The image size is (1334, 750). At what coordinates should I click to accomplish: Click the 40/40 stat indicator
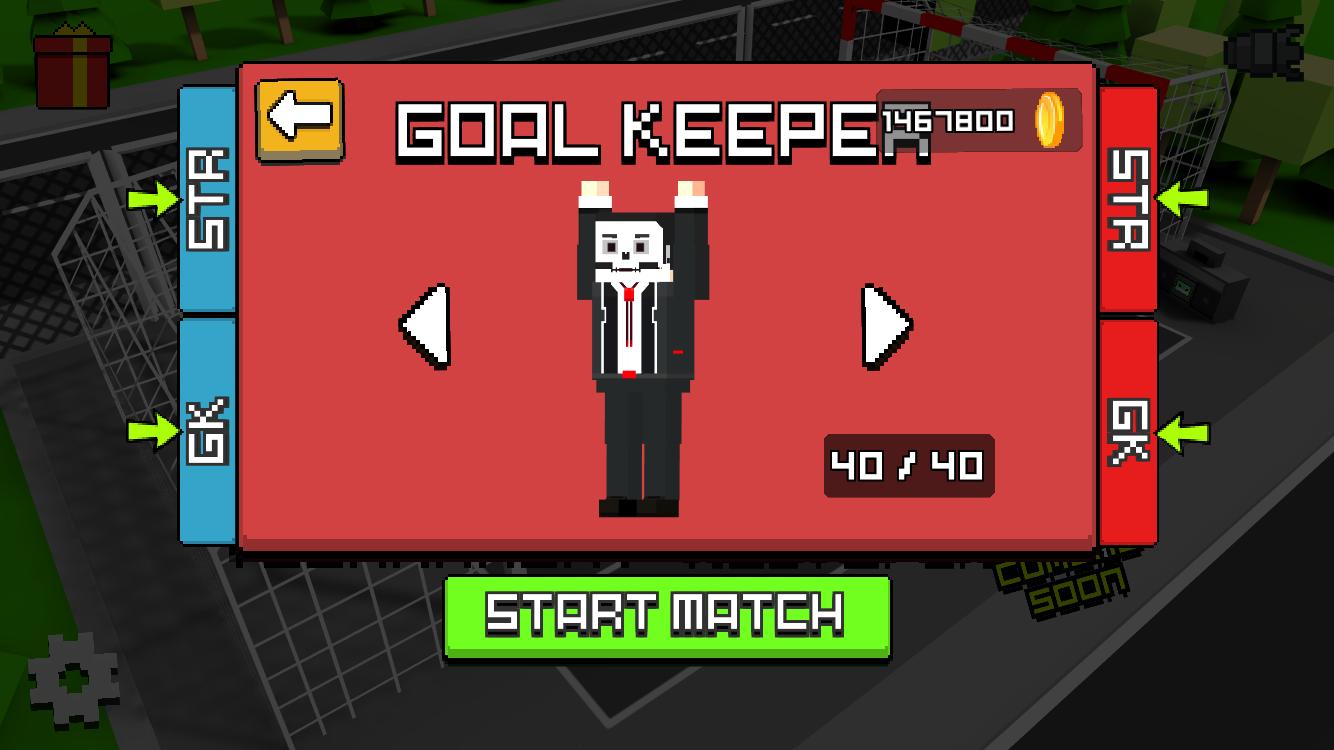(x=908, y=463)
